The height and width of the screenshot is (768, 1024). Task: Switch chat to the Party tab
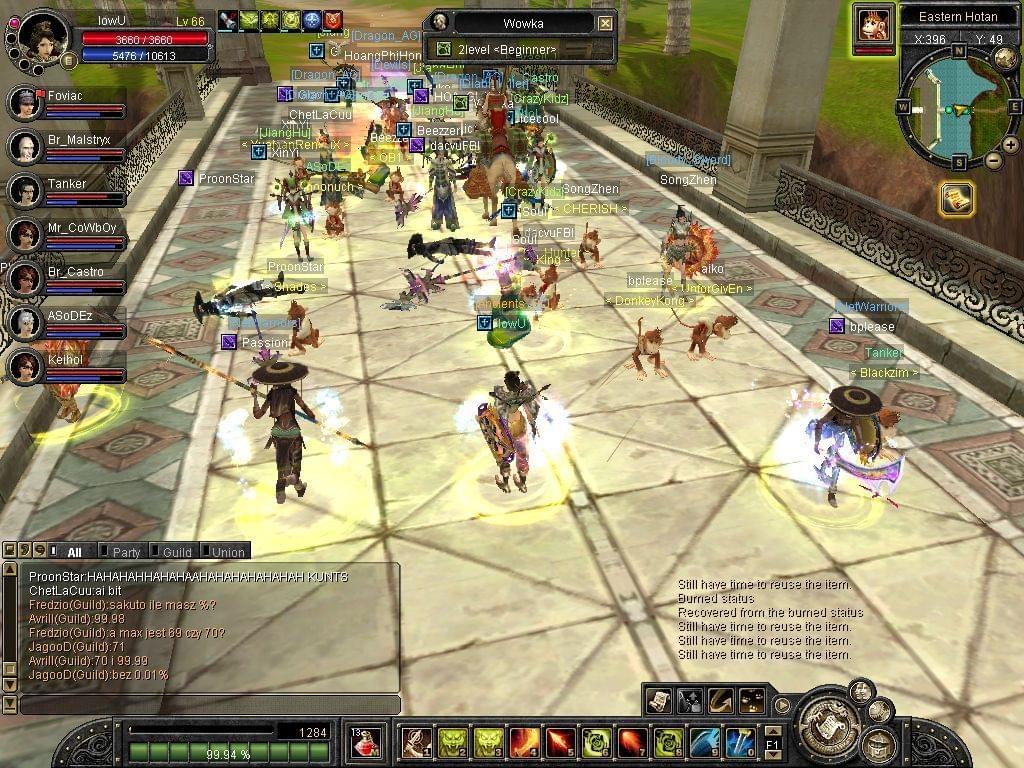coord(125,552)
